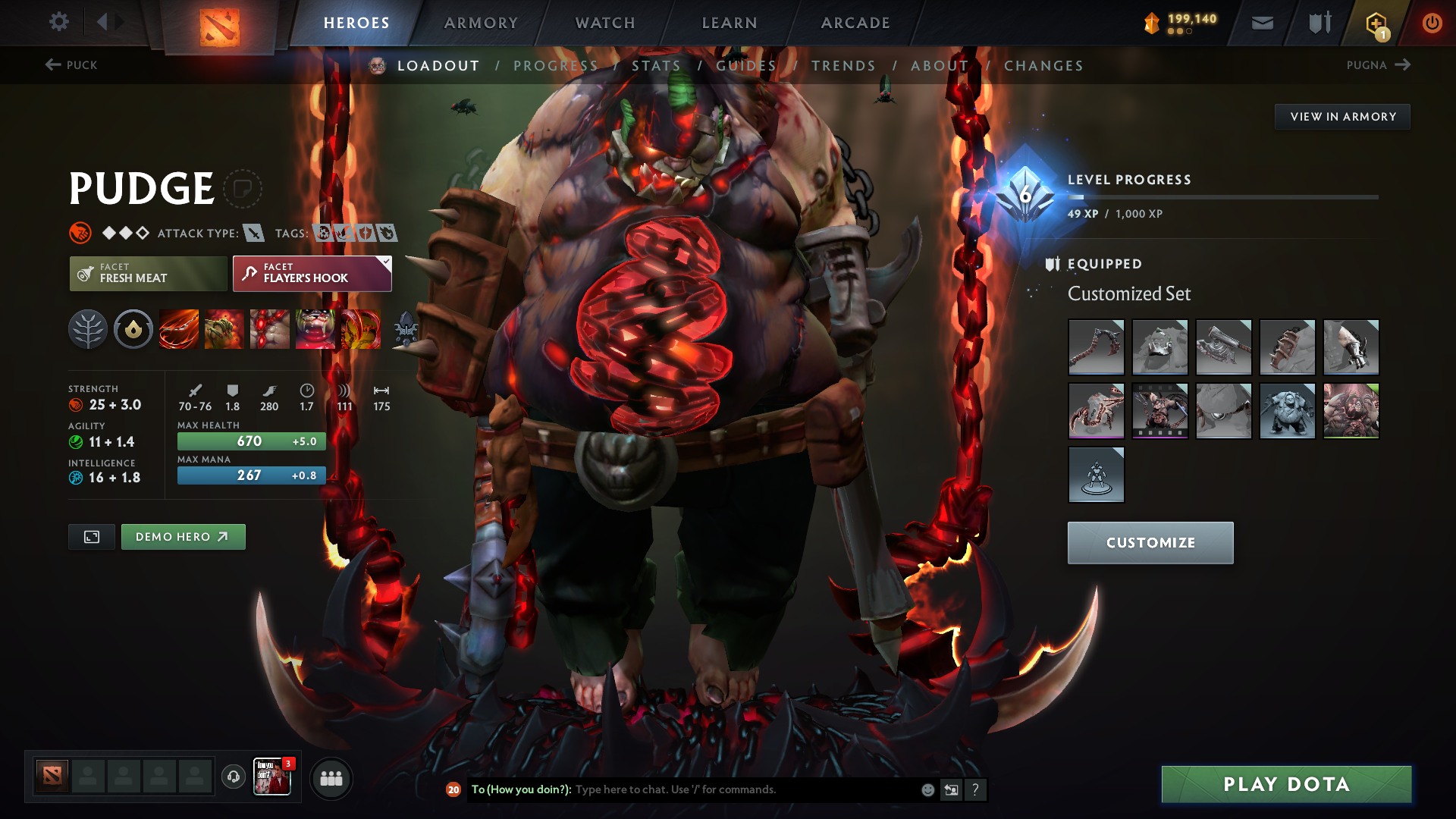Click the Level Progress XP bar
This screenshot has width=1456, height=819.
(x=1225, y=197)
